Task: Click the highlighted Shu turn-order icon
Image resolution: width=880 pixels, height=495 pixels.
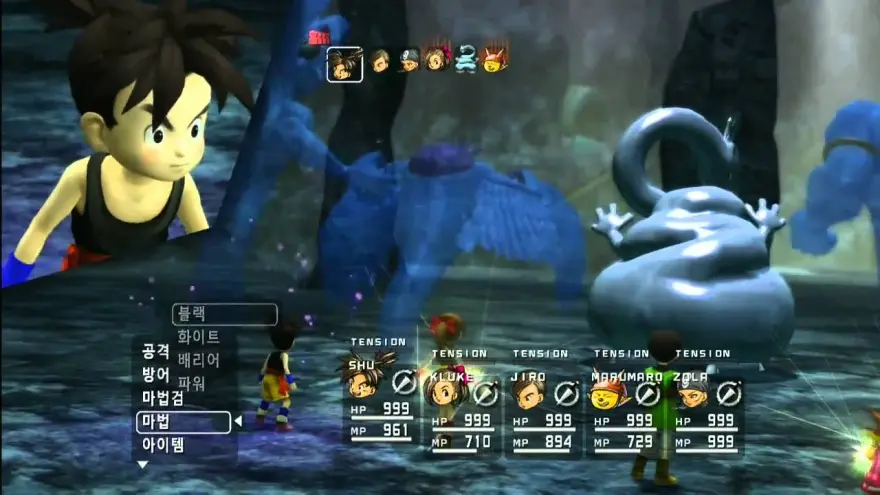Action: coord(344,64)
